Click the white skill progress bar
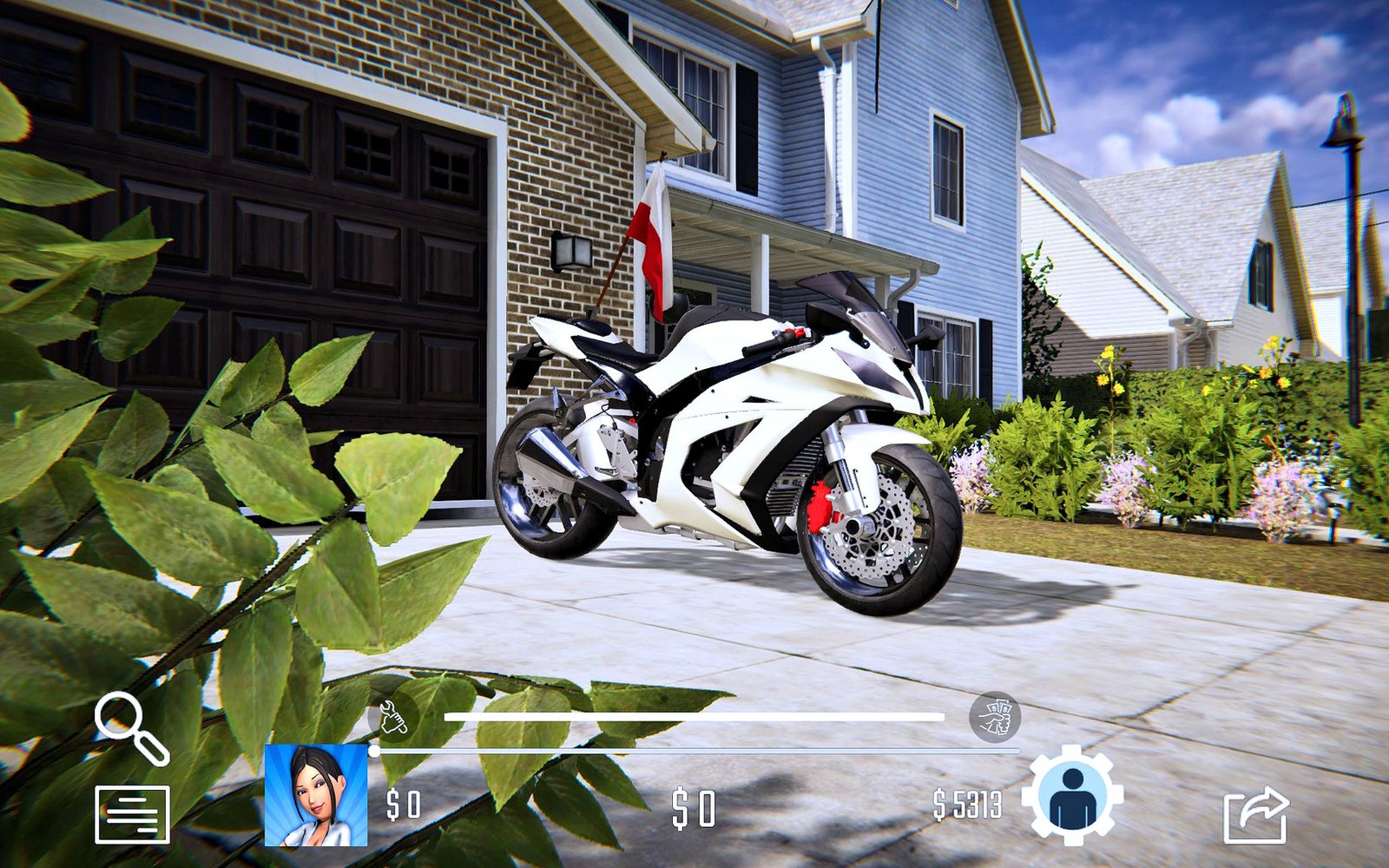The height and width of the screenshot is (868, 1389). tap(694, 715)
